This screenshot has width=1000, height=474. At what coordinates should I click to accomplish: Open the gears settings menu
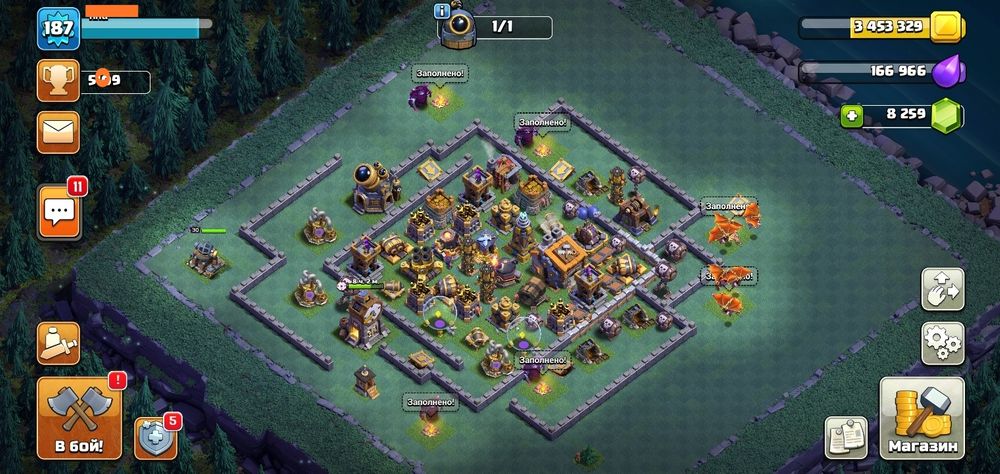click(x=942, y=343)
